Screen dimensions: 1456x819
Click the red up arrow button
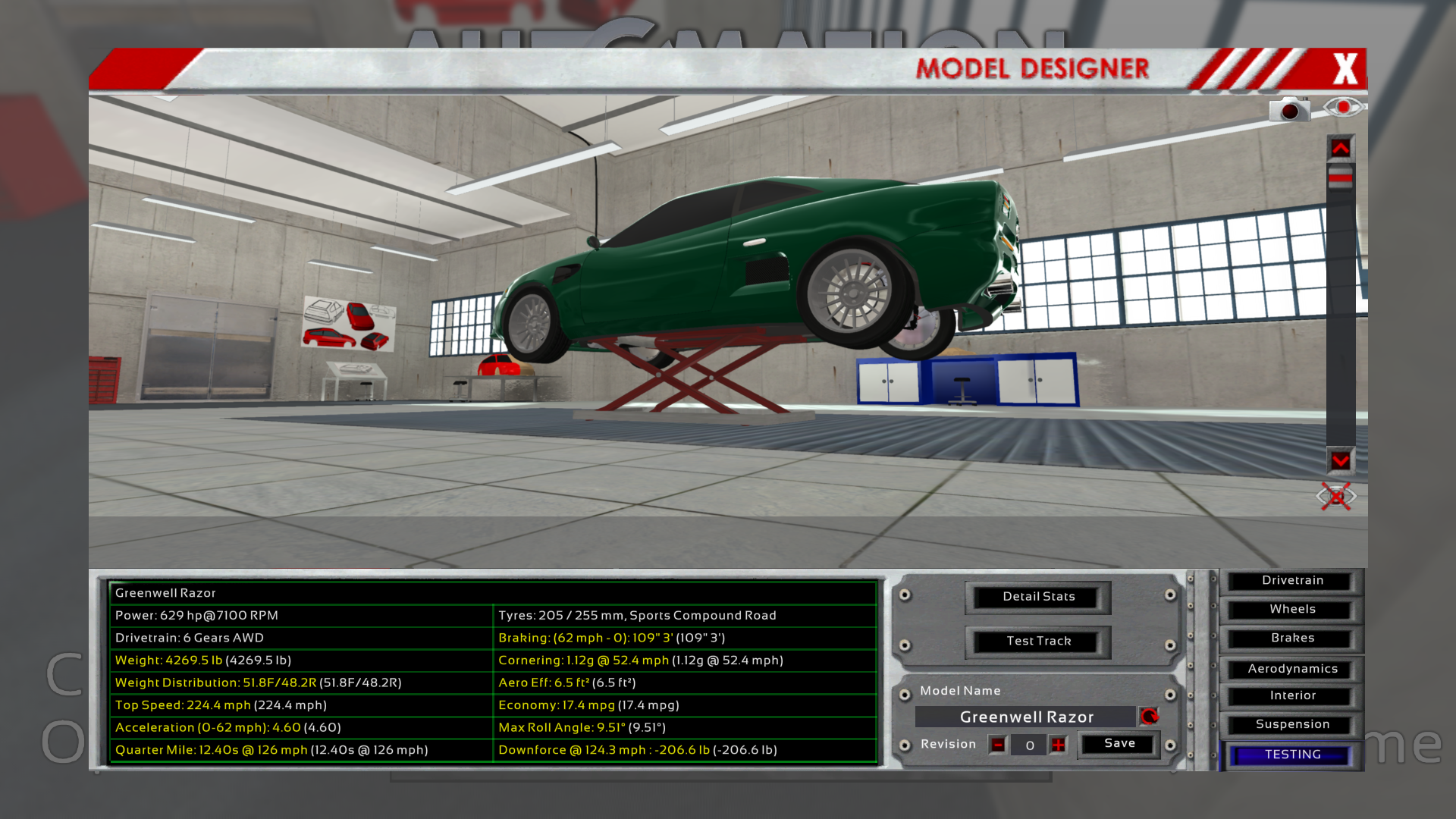[x=1340, y=149]
